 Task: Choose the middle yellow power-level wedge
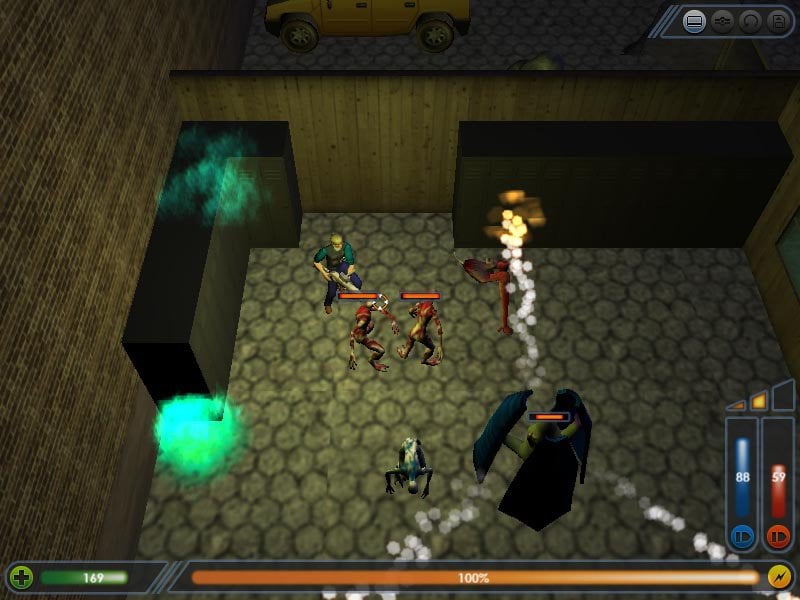click(x=759, y=401)
